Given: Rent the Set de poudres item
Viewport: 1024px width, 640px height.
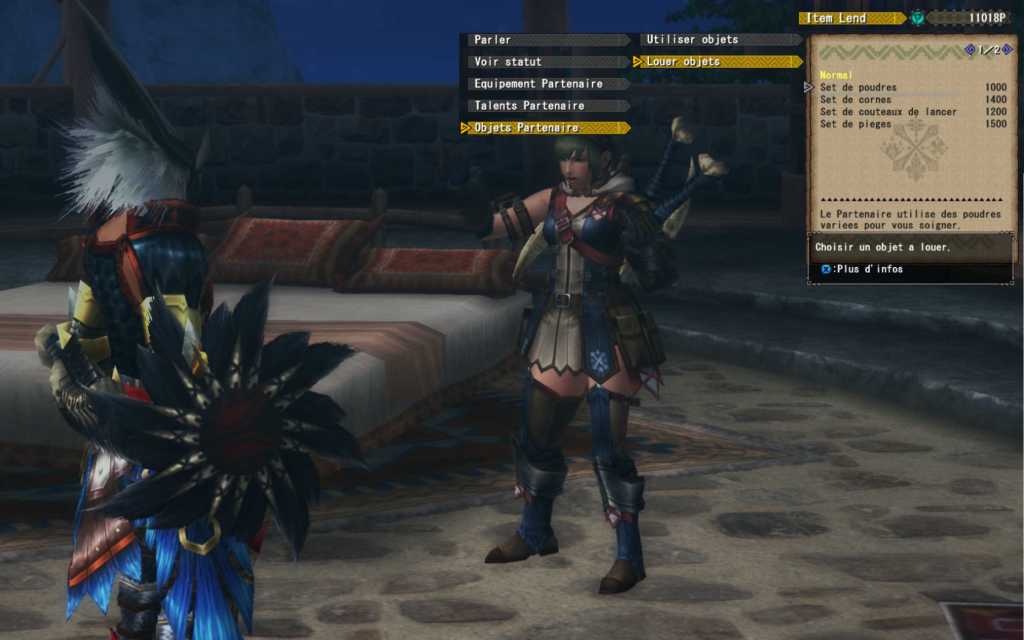Looking at the screenshot, I should tap(912, 88).
